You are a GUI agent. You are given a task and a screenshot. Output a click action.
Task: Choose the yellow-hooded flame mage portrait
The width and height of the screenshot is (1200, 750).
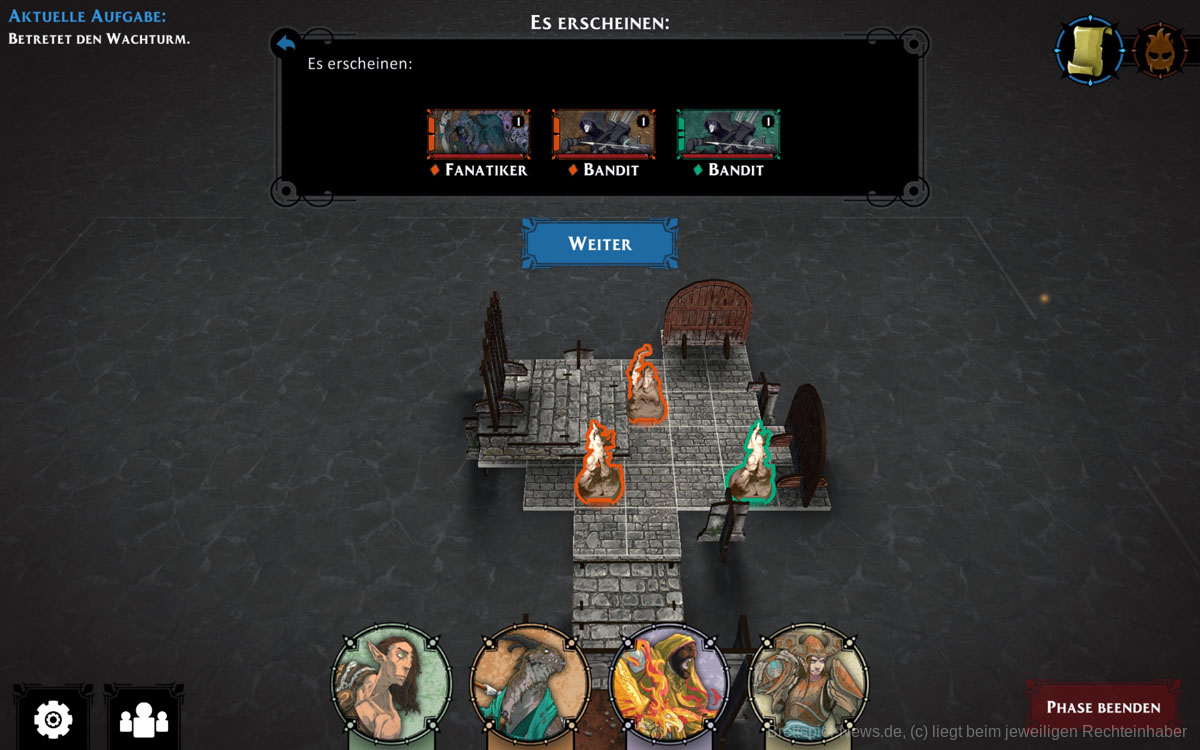[669, 684]
